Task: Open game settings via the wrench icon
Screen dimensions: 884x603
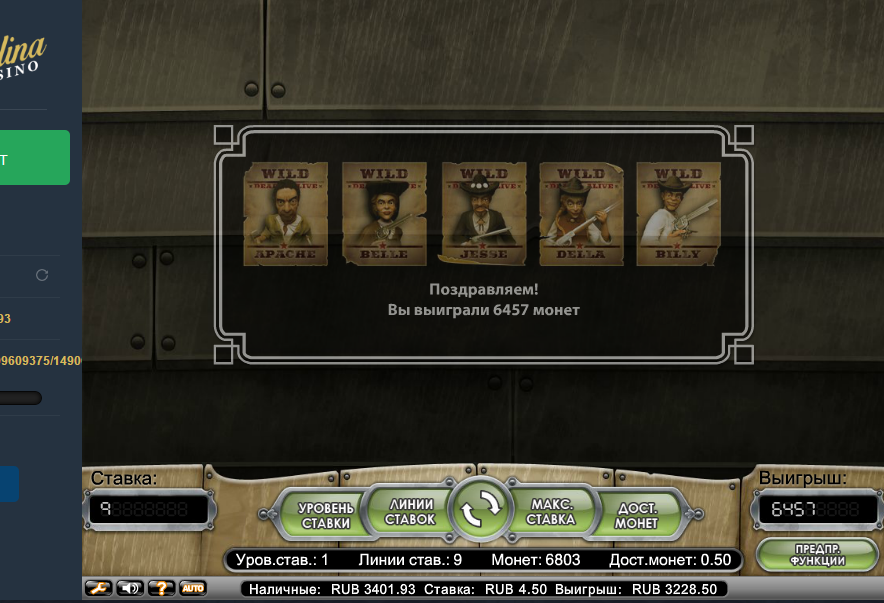Action: click(98, 588)
